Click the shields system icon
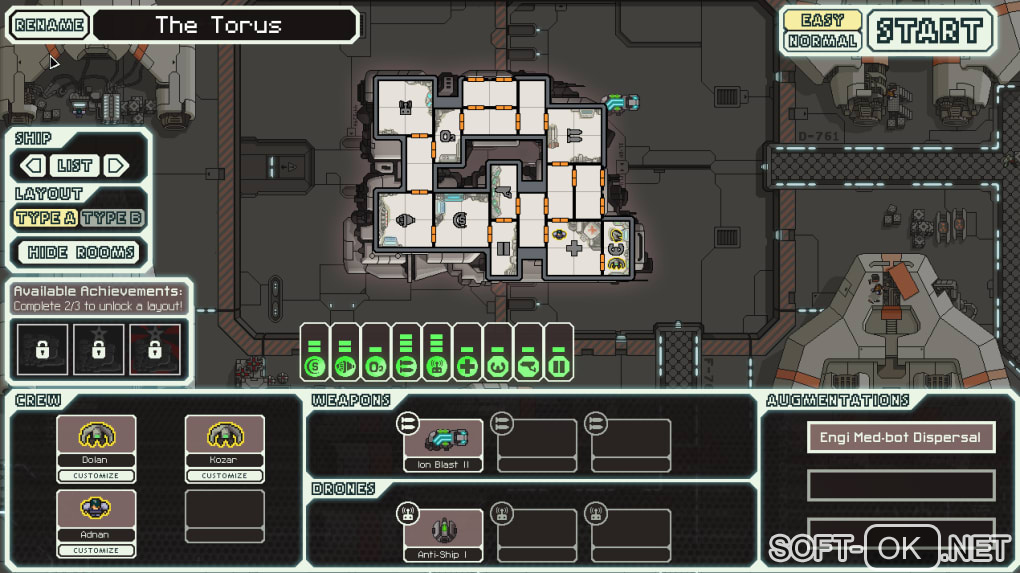Viewport: 1020px width, 573px height. pyautogui.click(x=315, y=366)
